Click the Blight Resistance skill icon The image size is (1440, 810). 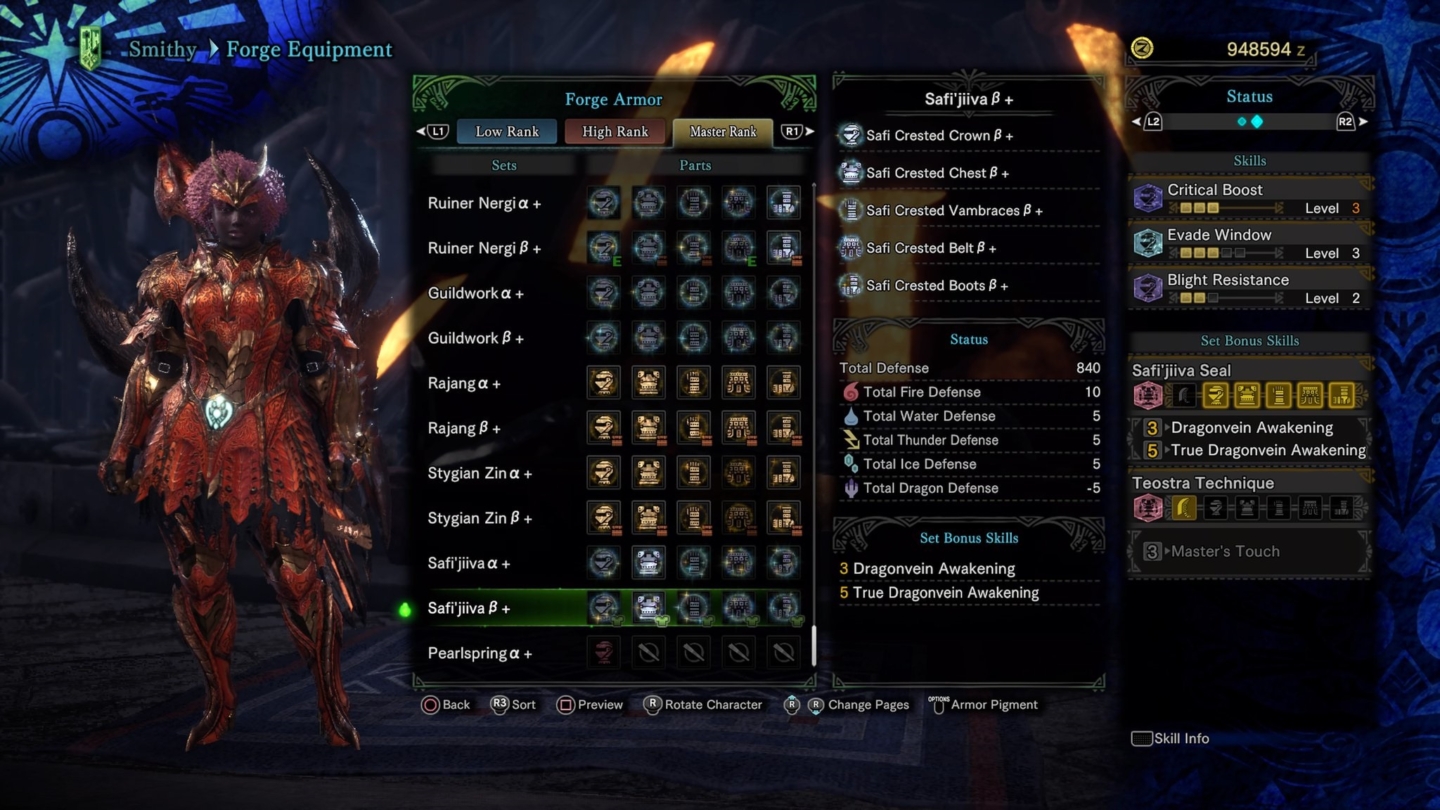[1147, 285]
